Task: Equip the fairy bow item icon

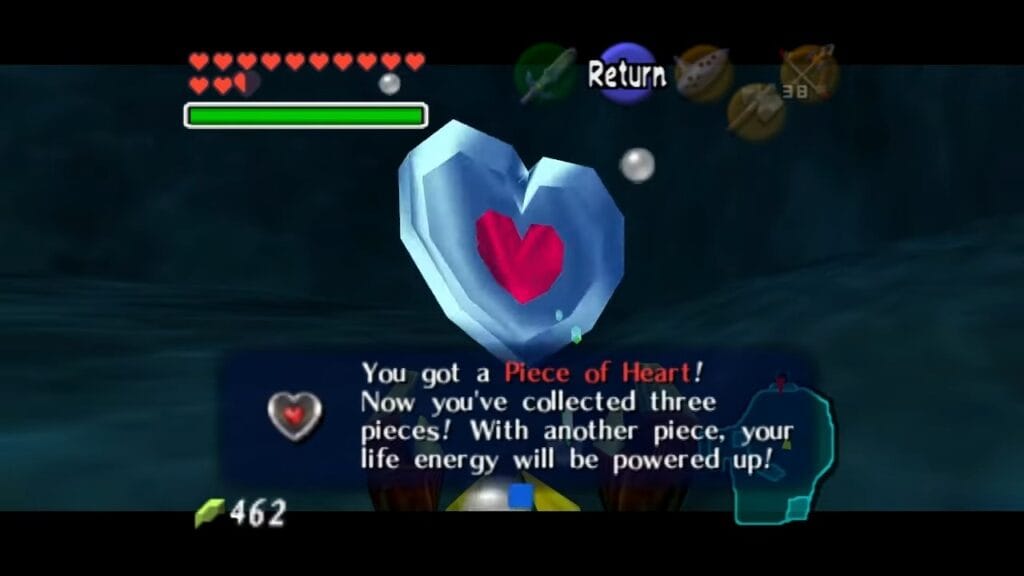Action: click(809, 73)
